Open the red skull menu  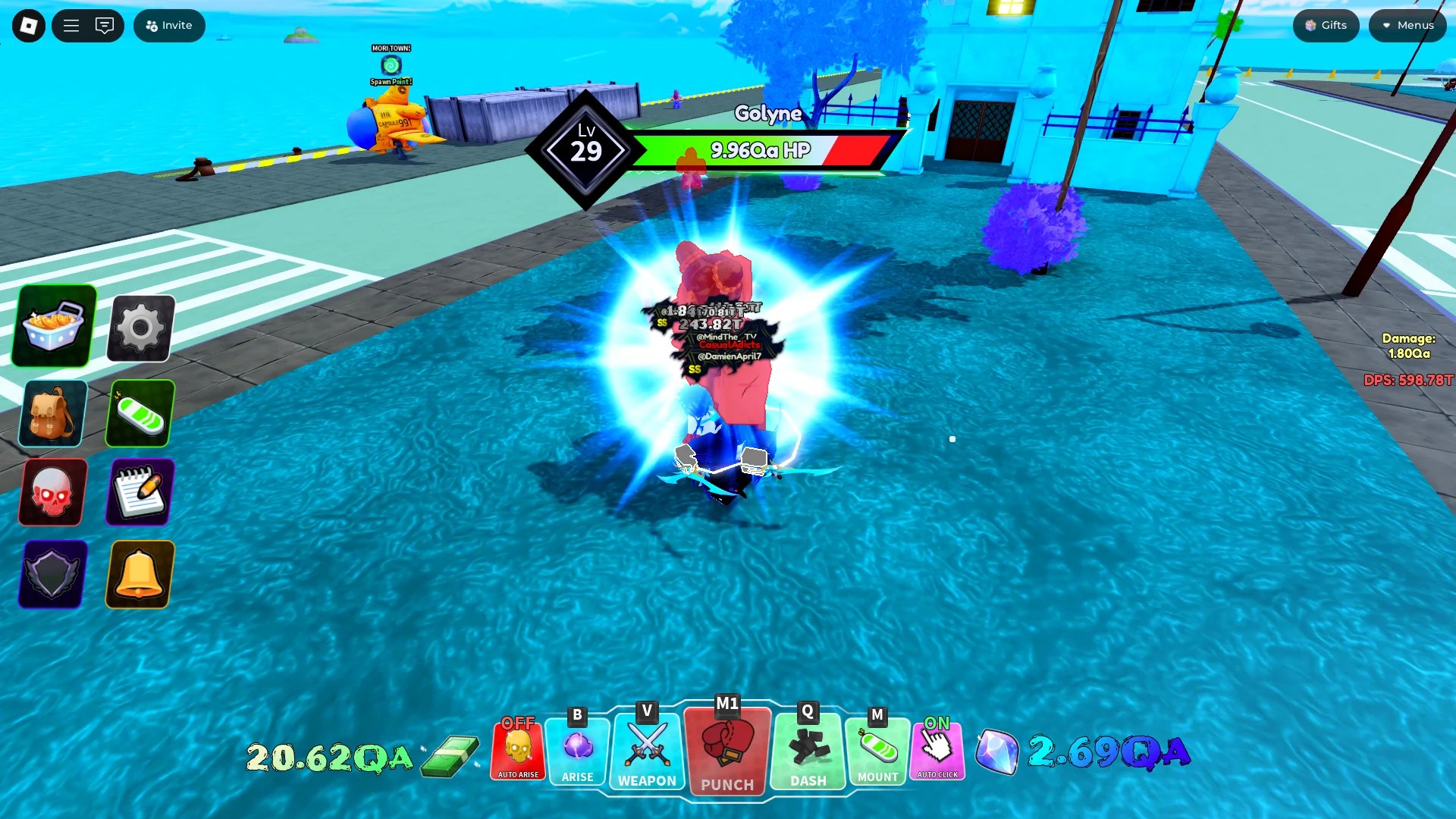click(52, 493)
